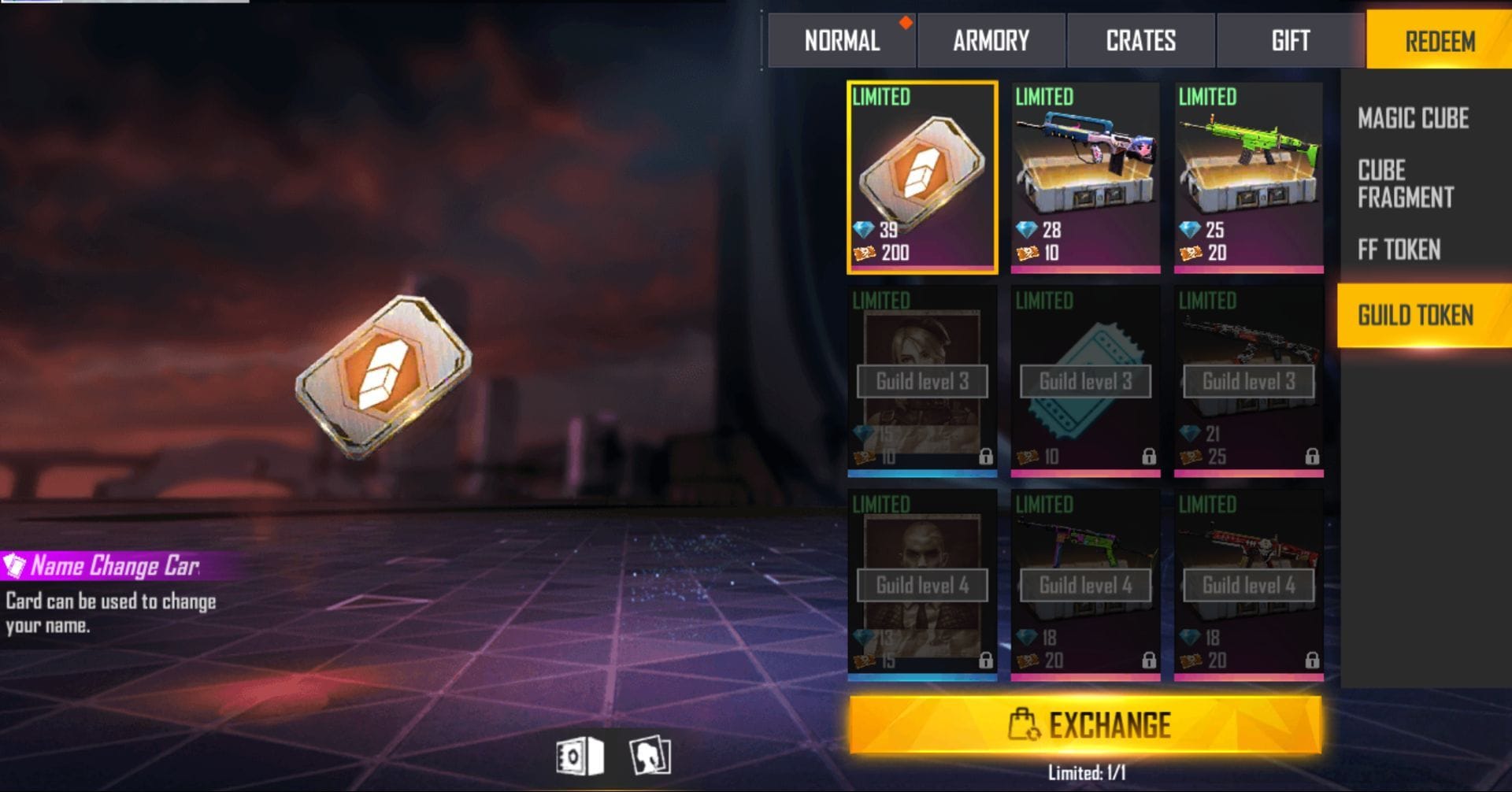Click the locked female character Guild level 3 item
Screen dimensions: 1512x792
pyautogui.click(x=922, y=381)
